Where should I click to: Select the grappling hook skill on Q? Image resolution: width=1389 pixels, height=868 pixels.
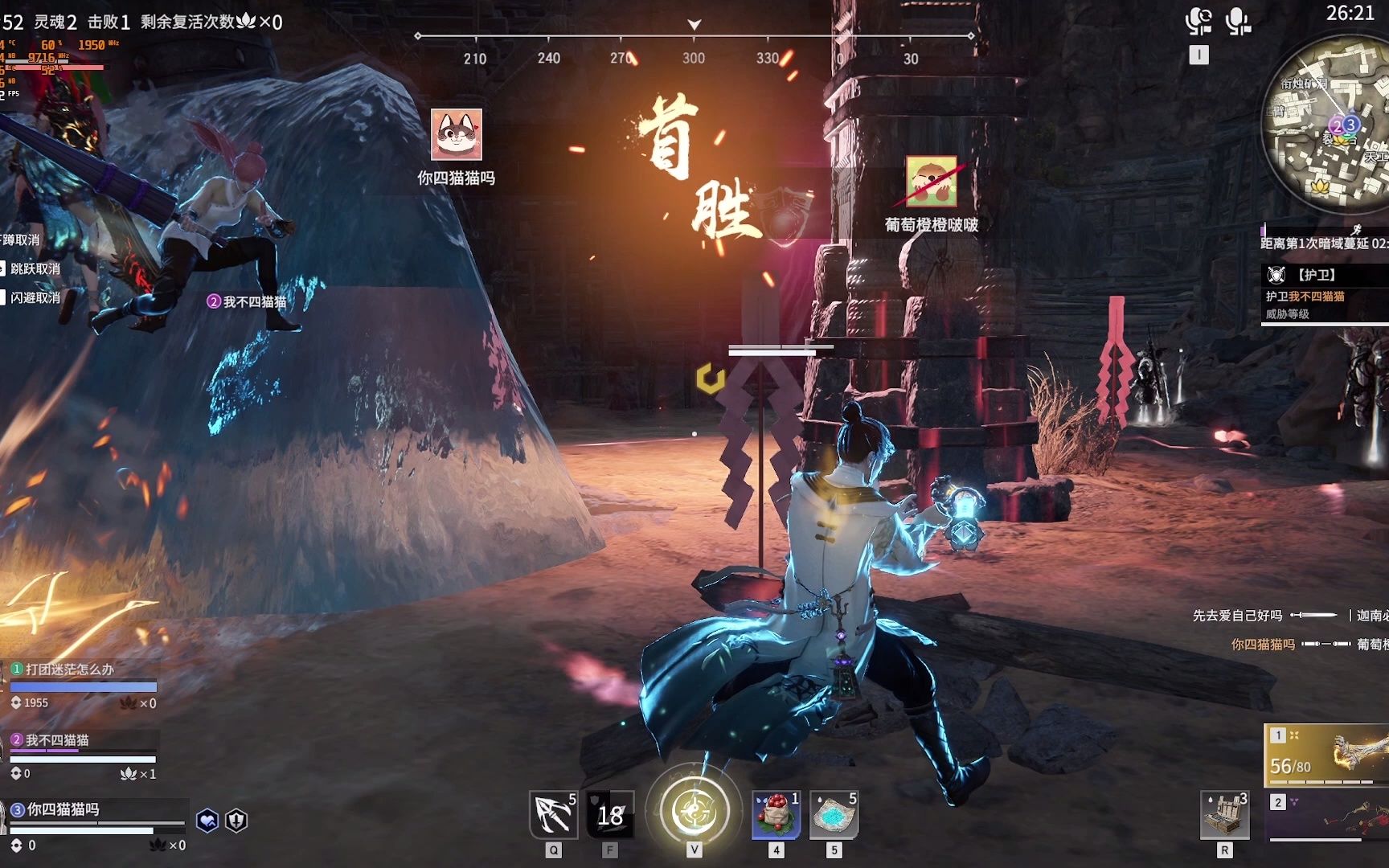click(553, 816)
